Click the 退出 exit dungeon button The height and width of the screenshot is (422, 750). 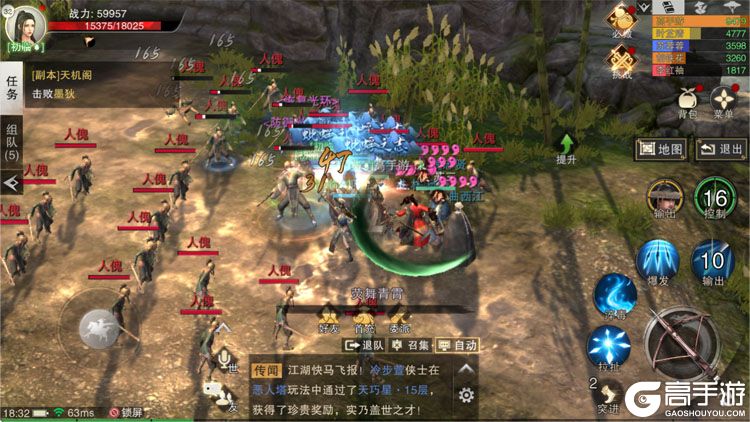[721, 150]
